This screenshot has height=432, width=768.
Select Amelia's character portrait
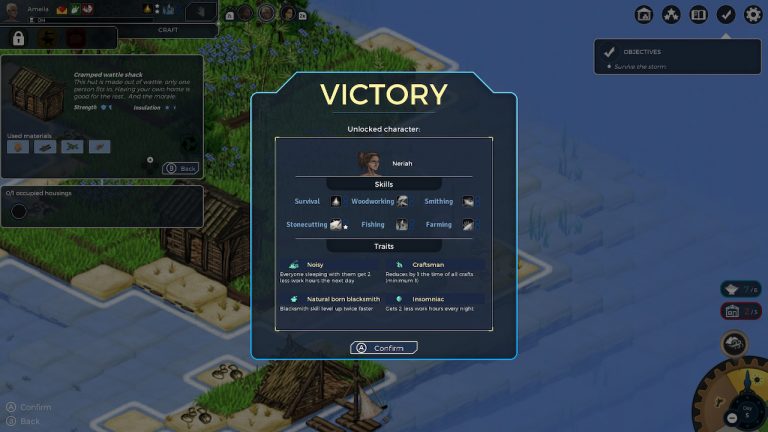tap(14, 10)
